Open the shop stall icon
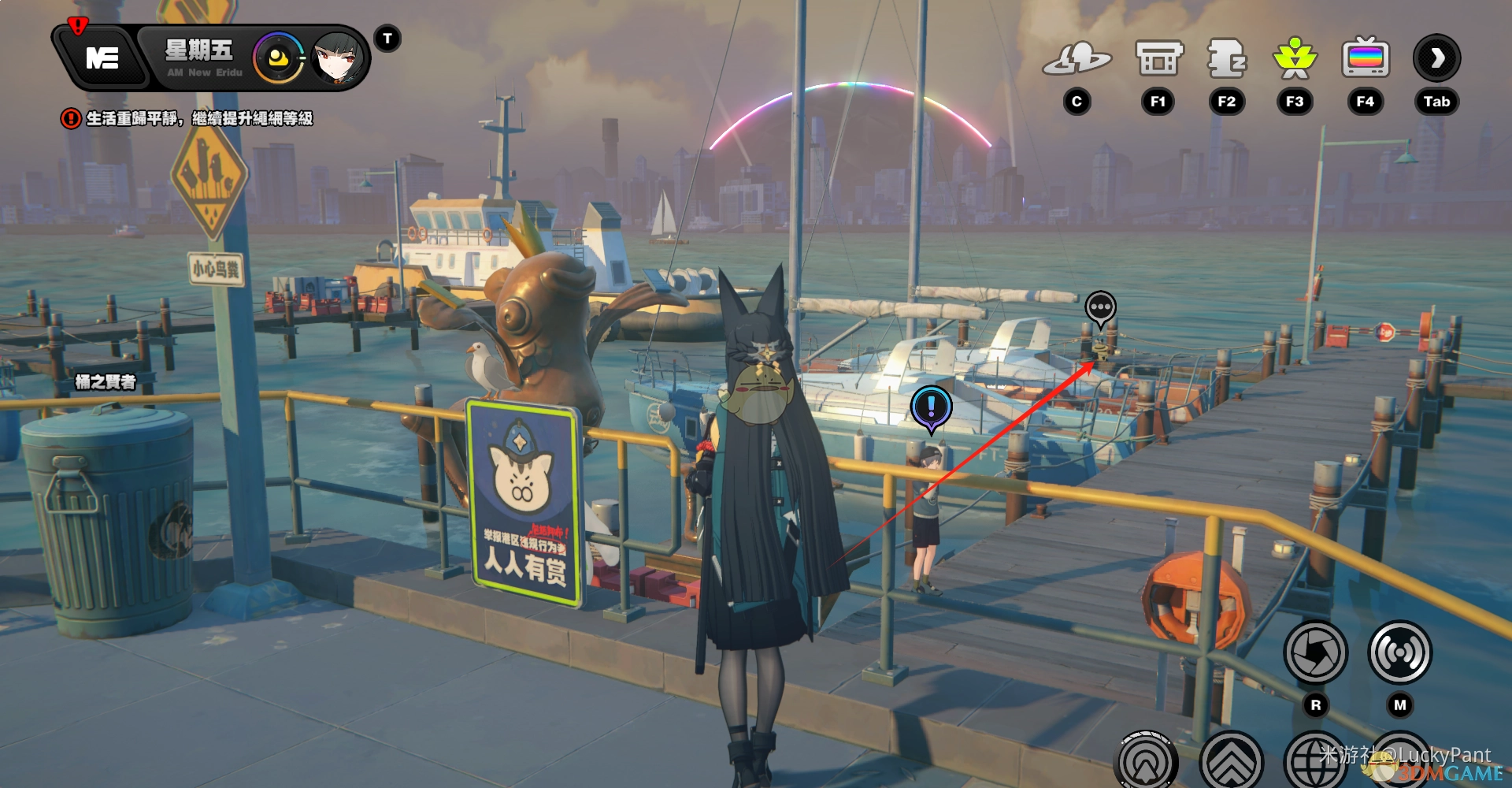 pyautogui.click(x=1158, y=59)
